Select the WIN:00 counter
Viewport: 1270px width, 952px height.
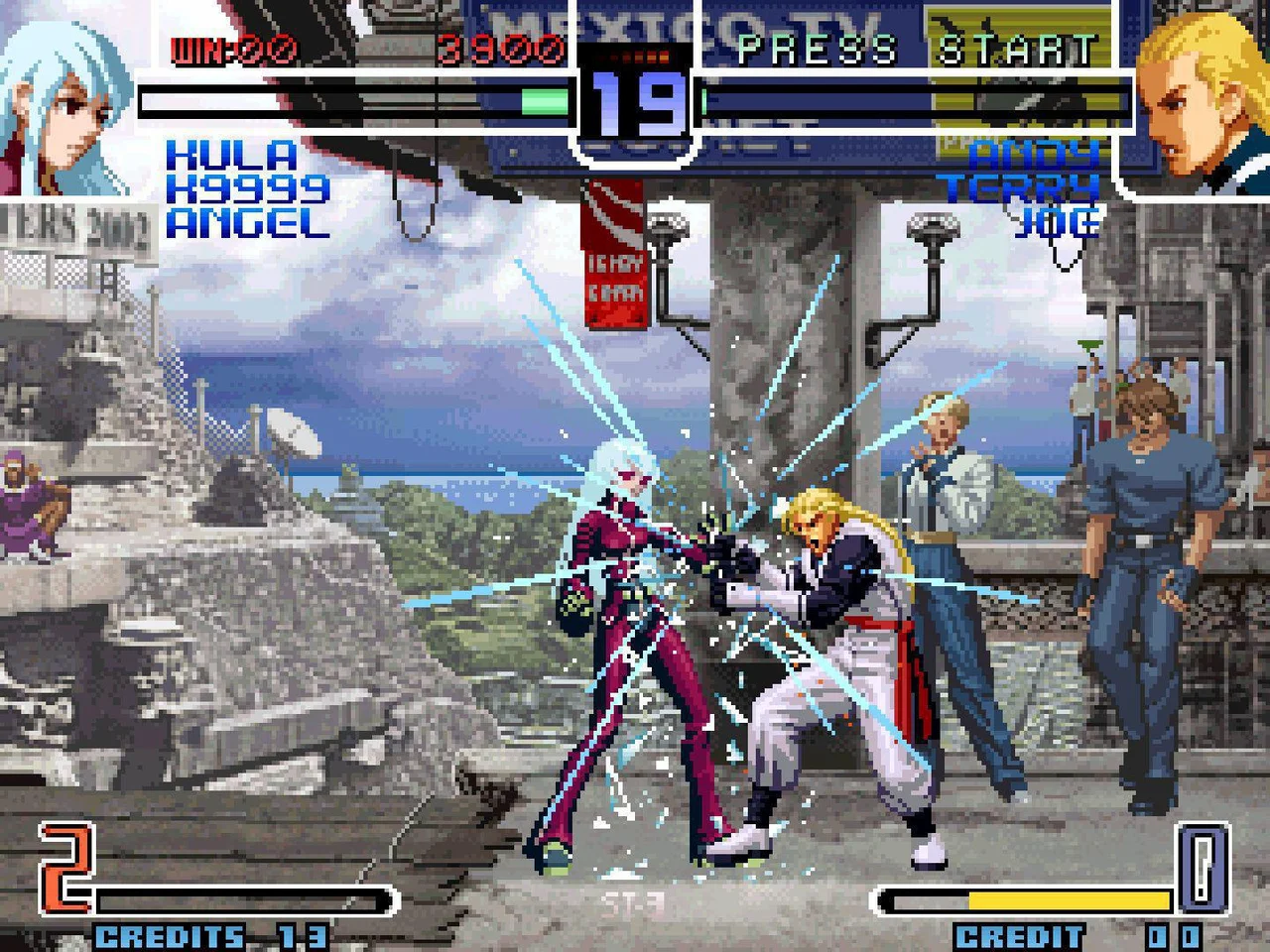click(x=231, y=45)
